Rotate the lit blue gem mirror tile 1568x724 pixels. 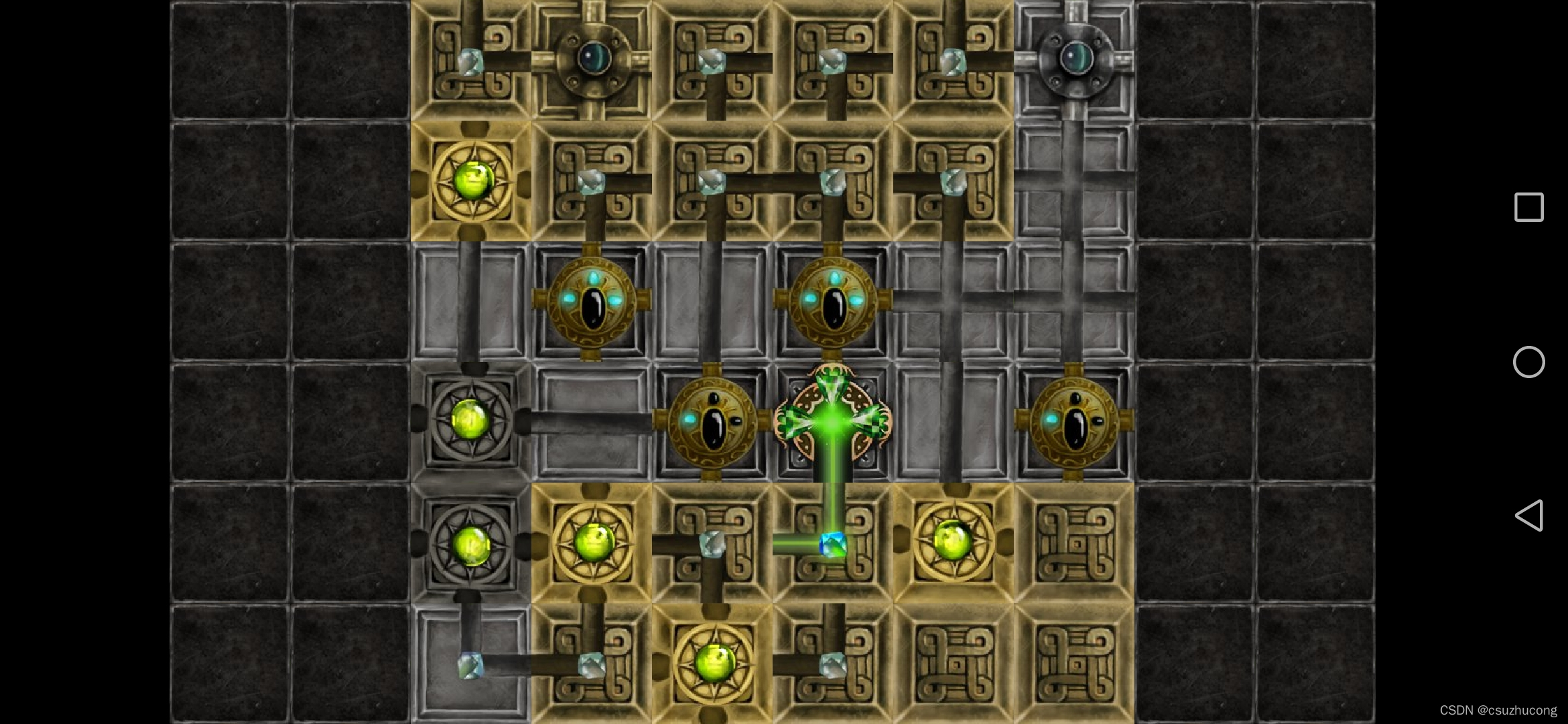tap(832, 544)
